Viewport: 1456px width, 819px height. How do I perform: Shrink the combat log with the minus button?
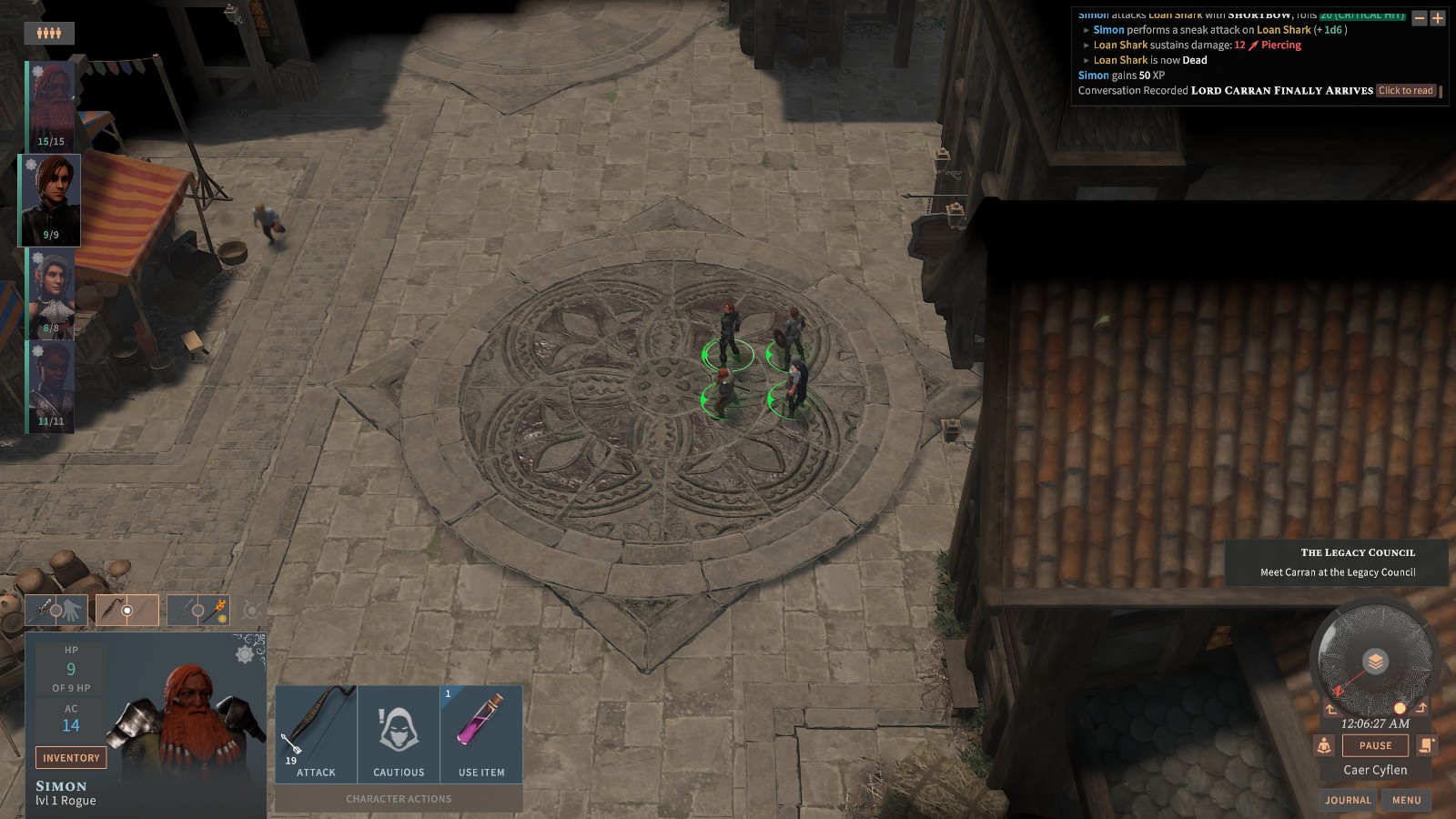[x=1419, y=18]
